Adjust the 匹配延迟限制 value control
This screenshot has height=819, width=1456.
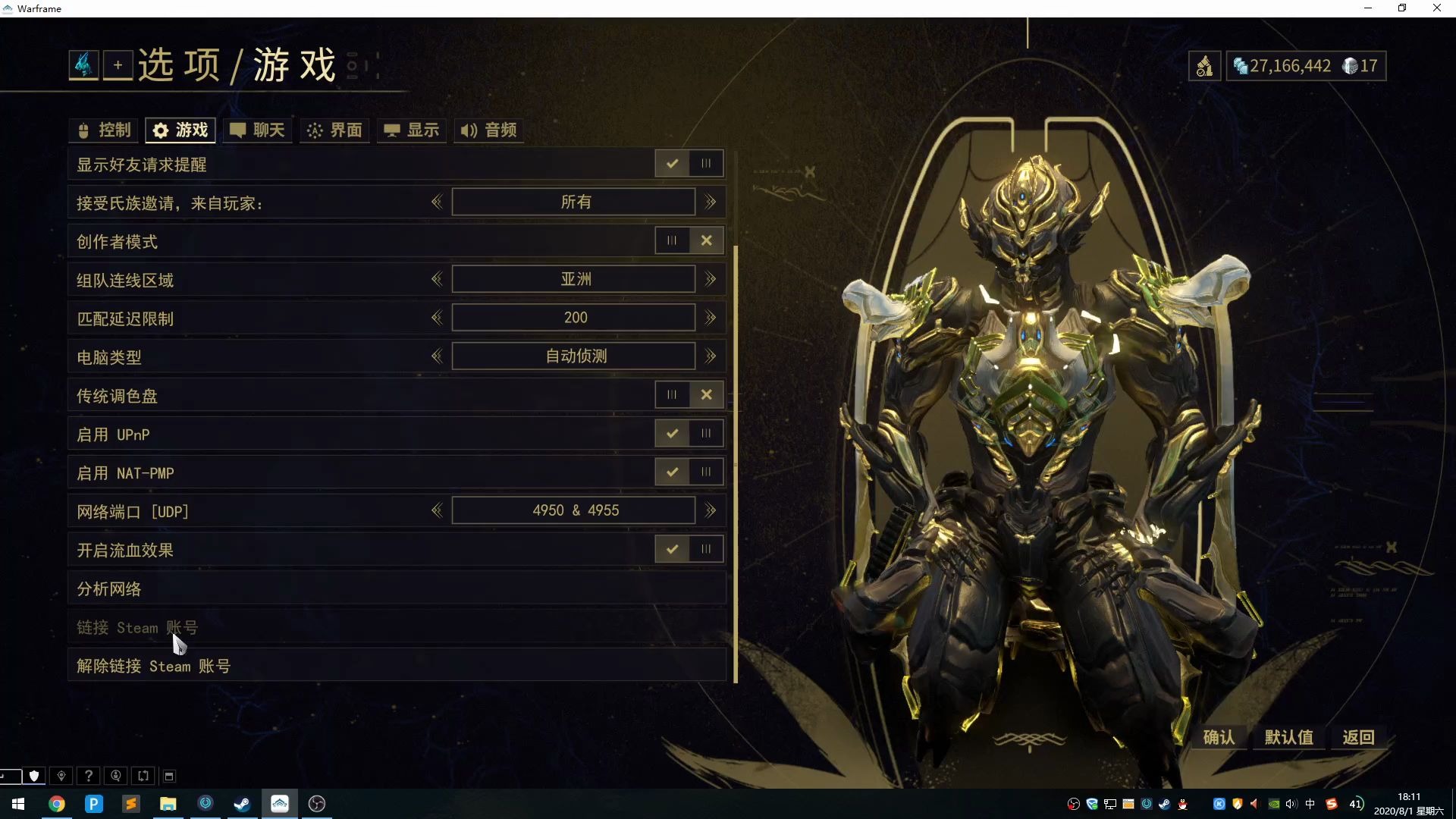[573, 317]
